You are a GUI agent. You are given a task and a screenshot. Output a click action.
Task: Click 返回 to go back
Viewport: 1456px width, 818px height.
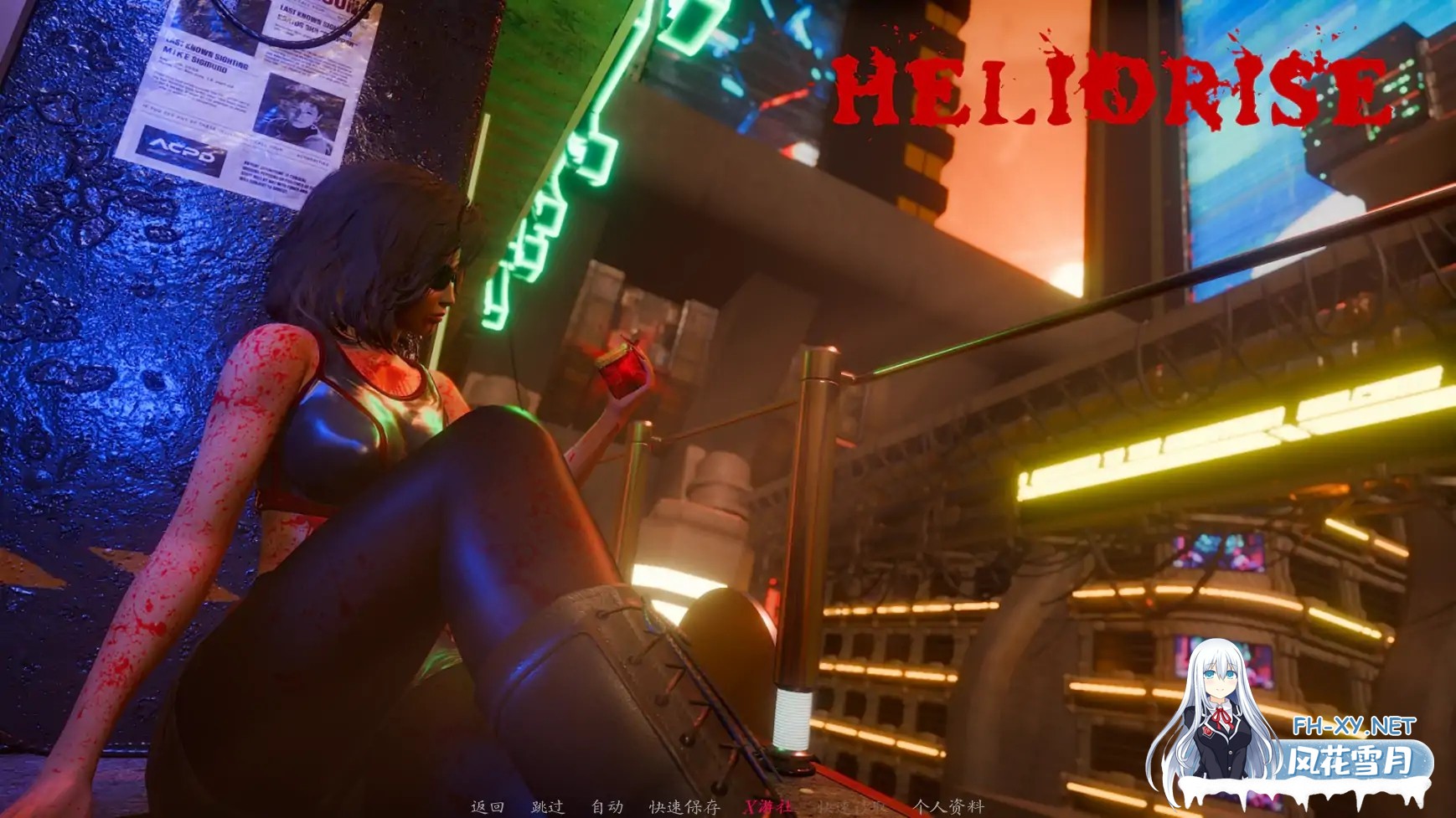point(488,807)
